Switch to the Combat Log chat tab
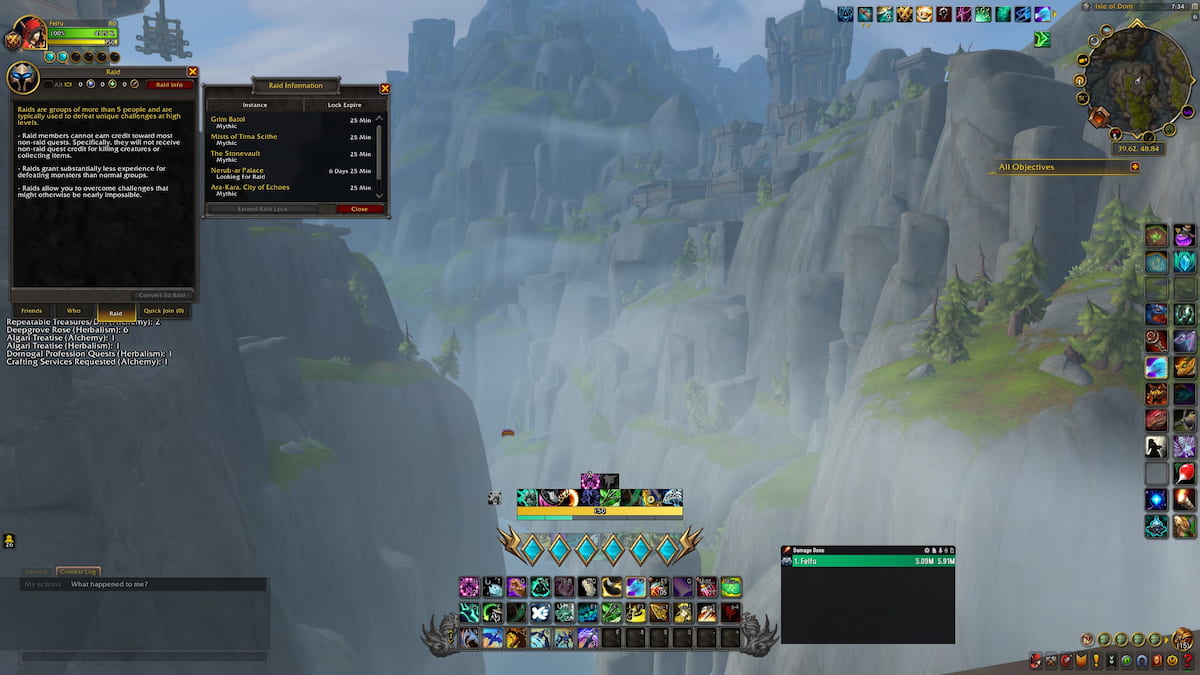 [77, 571]
